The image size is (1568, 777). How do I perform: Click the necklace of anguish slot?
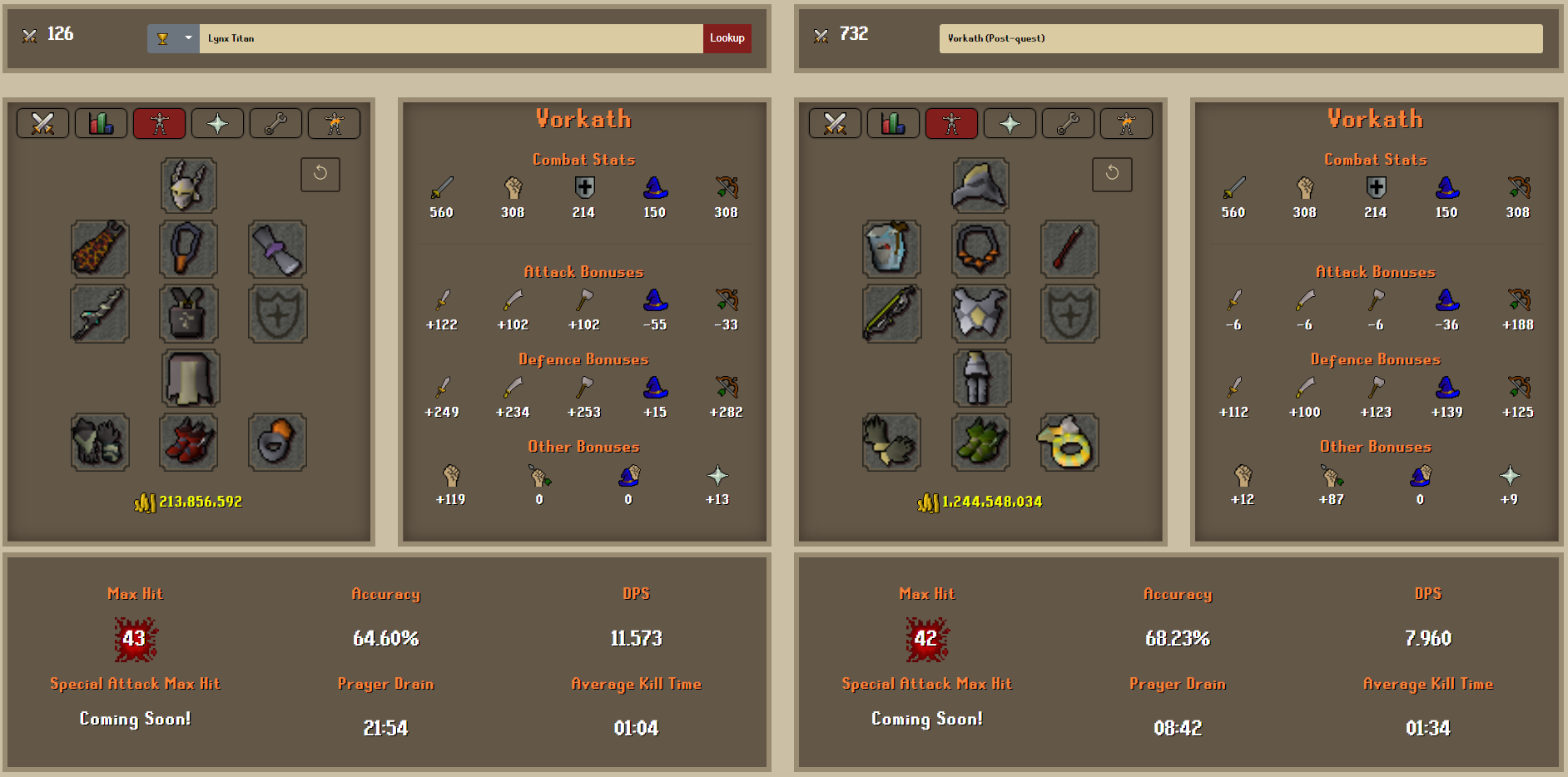[980, 249]
